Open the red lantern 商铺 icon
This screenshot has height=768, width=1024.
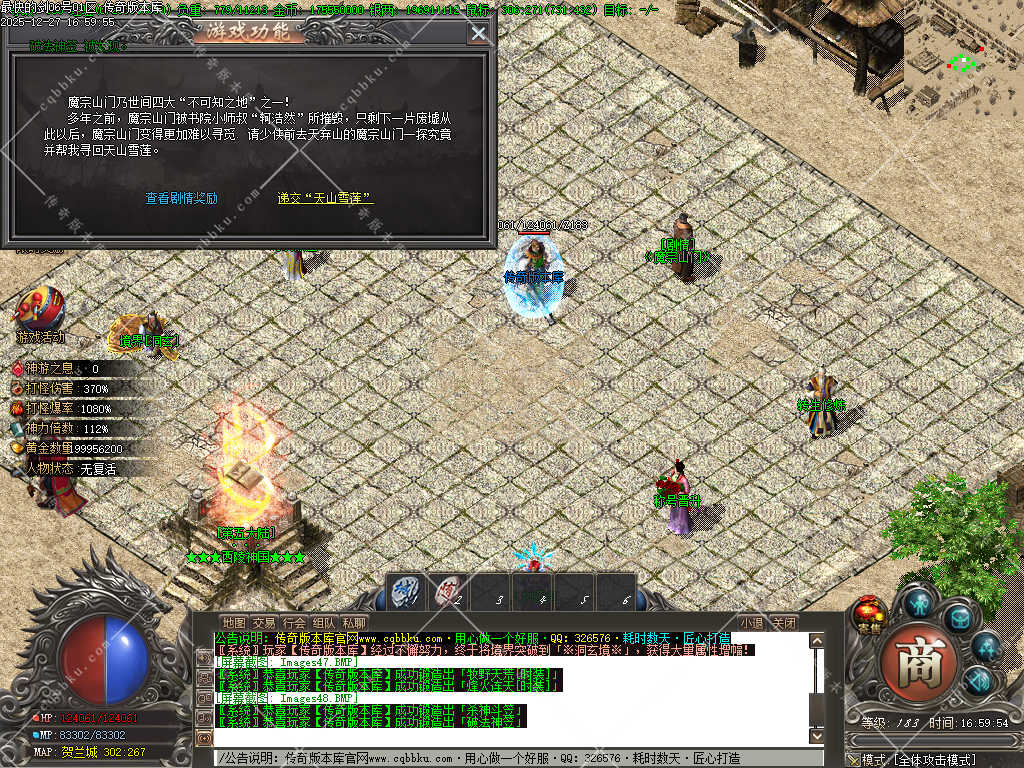tap(870, 615)
